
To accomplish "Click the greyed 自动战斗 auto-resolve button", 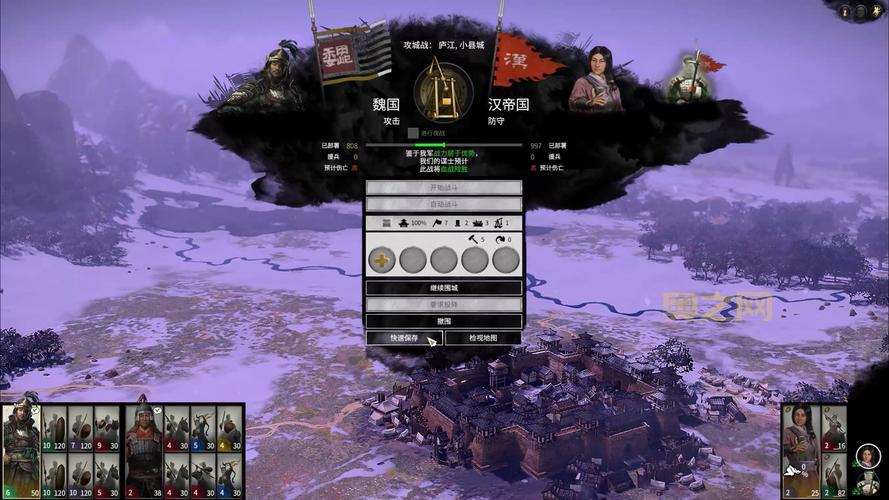I will point(443,204).
